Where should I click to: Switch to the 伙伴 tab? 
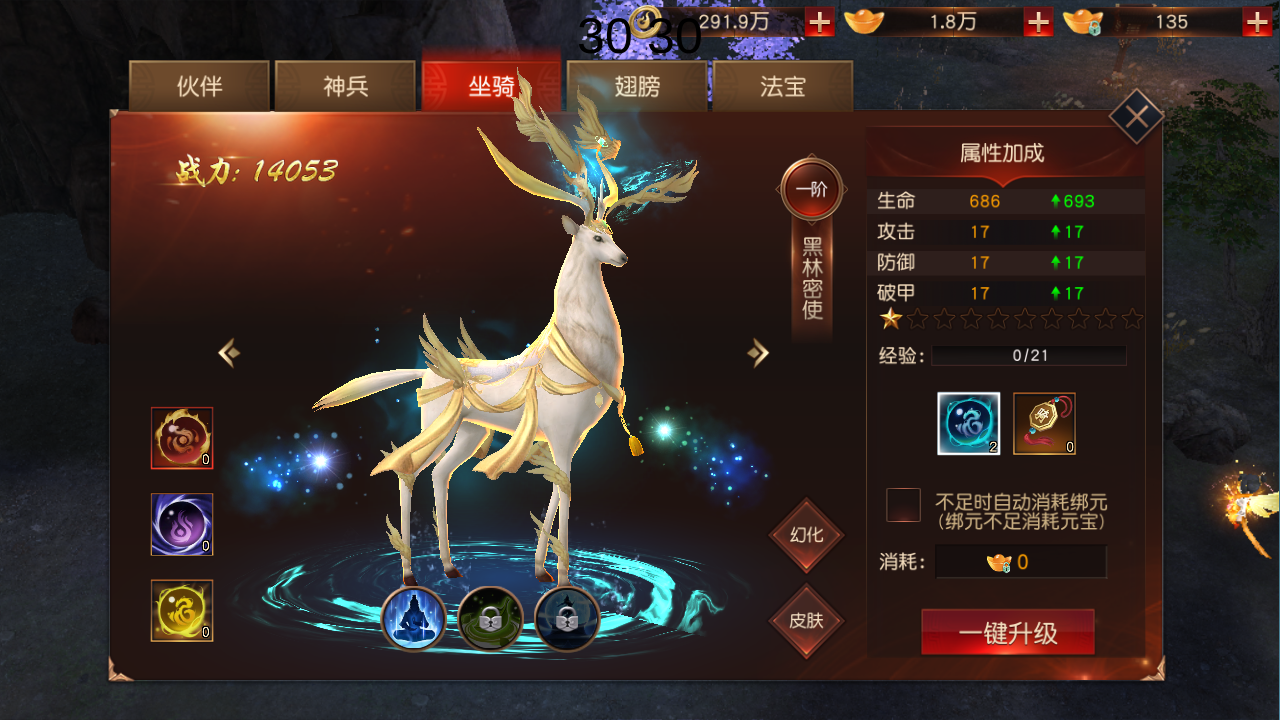coord(199,87)
